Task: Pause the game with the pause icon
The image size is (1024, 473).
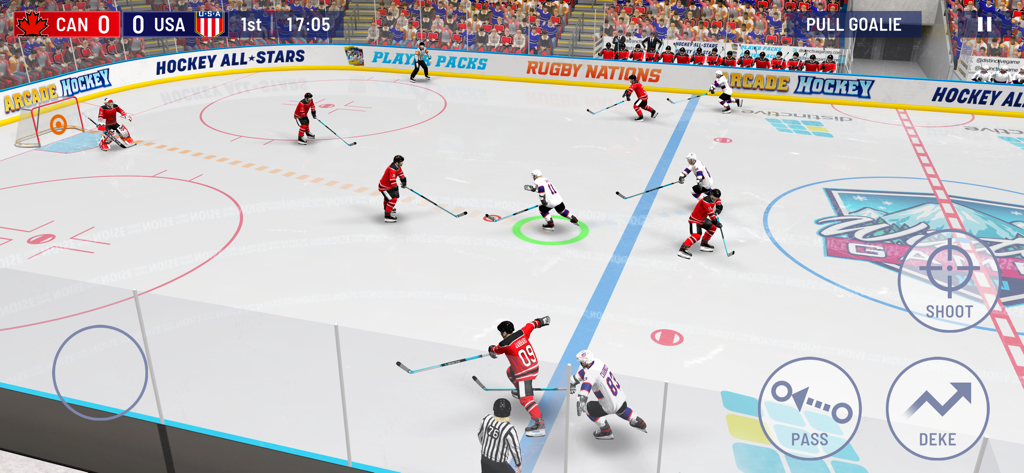Action: click(x=984, y=24)
